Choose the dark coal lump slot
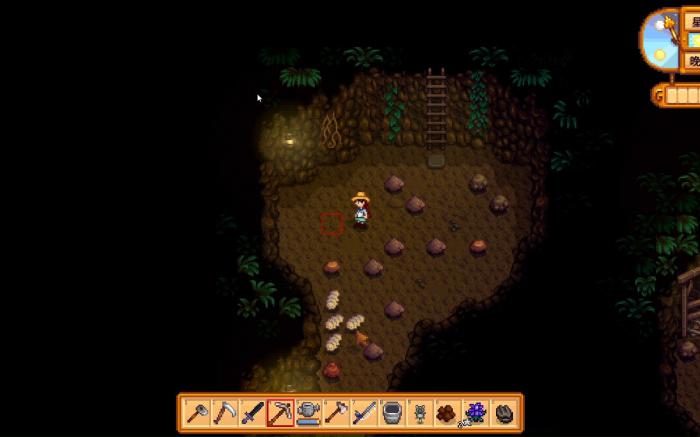Screen dimensions: 700x437 [x=504, y=412]
